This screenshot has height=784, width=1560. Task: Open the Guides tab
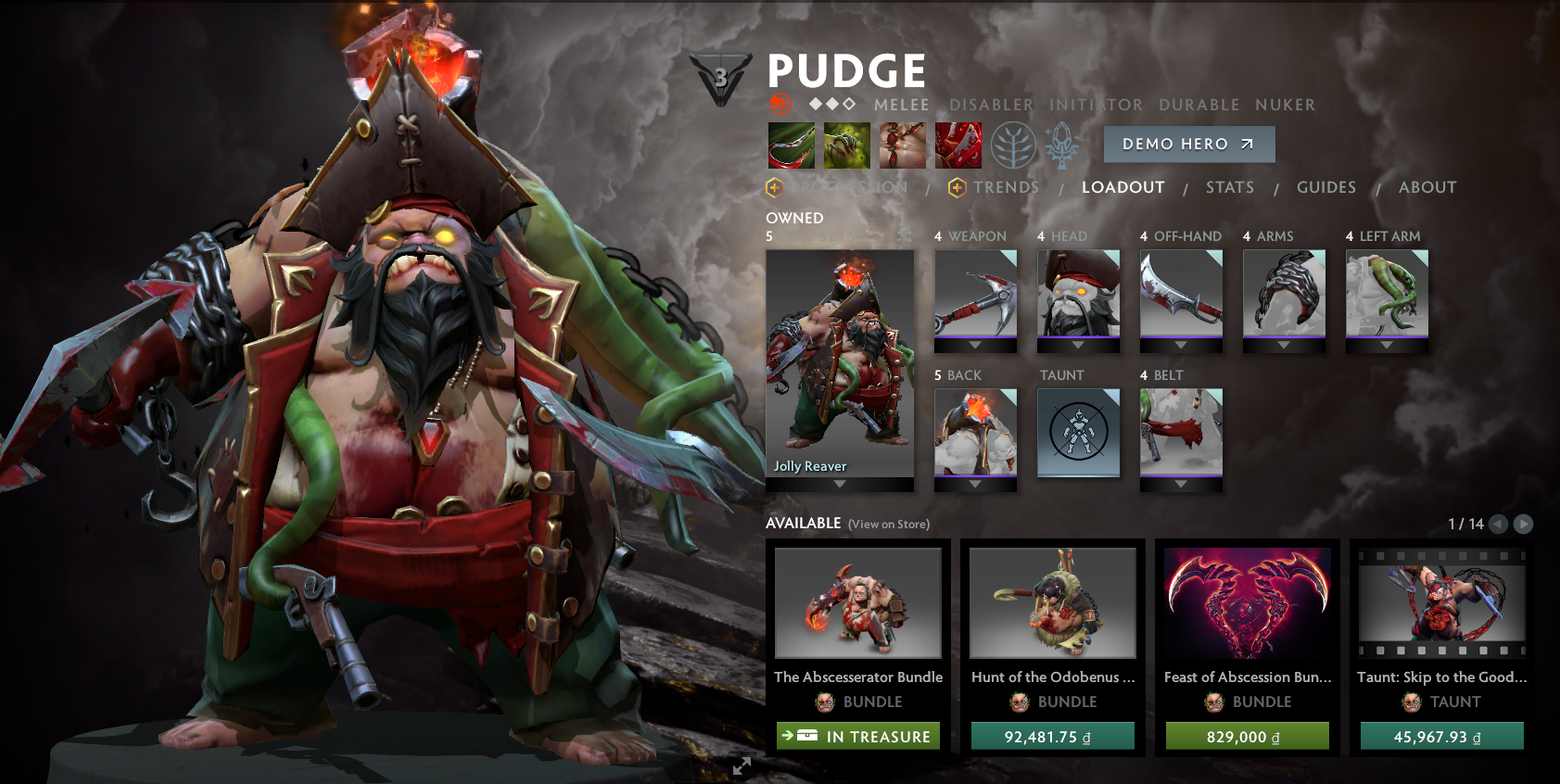(x=1326, y=187)
